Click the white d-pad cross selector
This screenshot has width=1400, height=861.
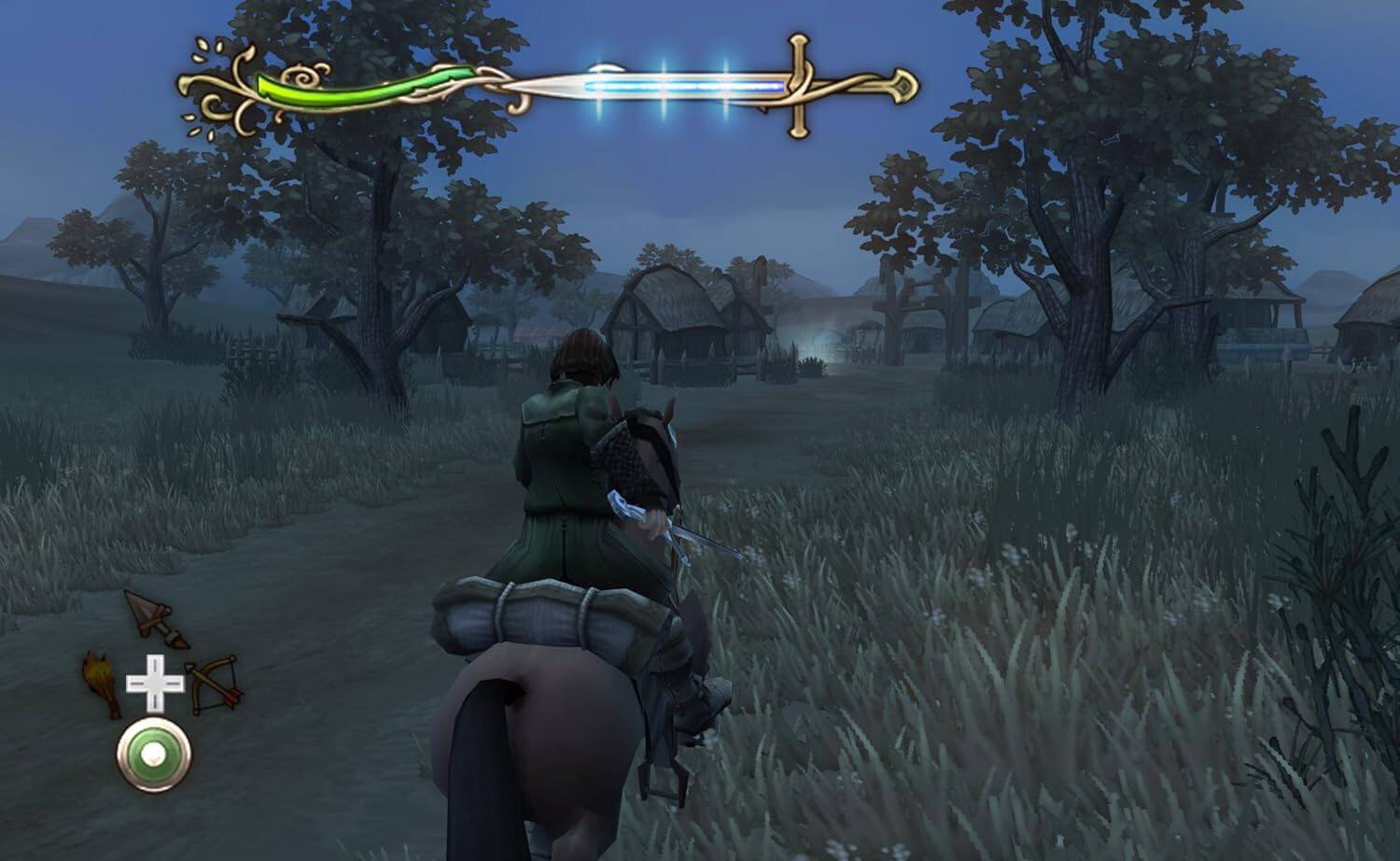(154, 684)
